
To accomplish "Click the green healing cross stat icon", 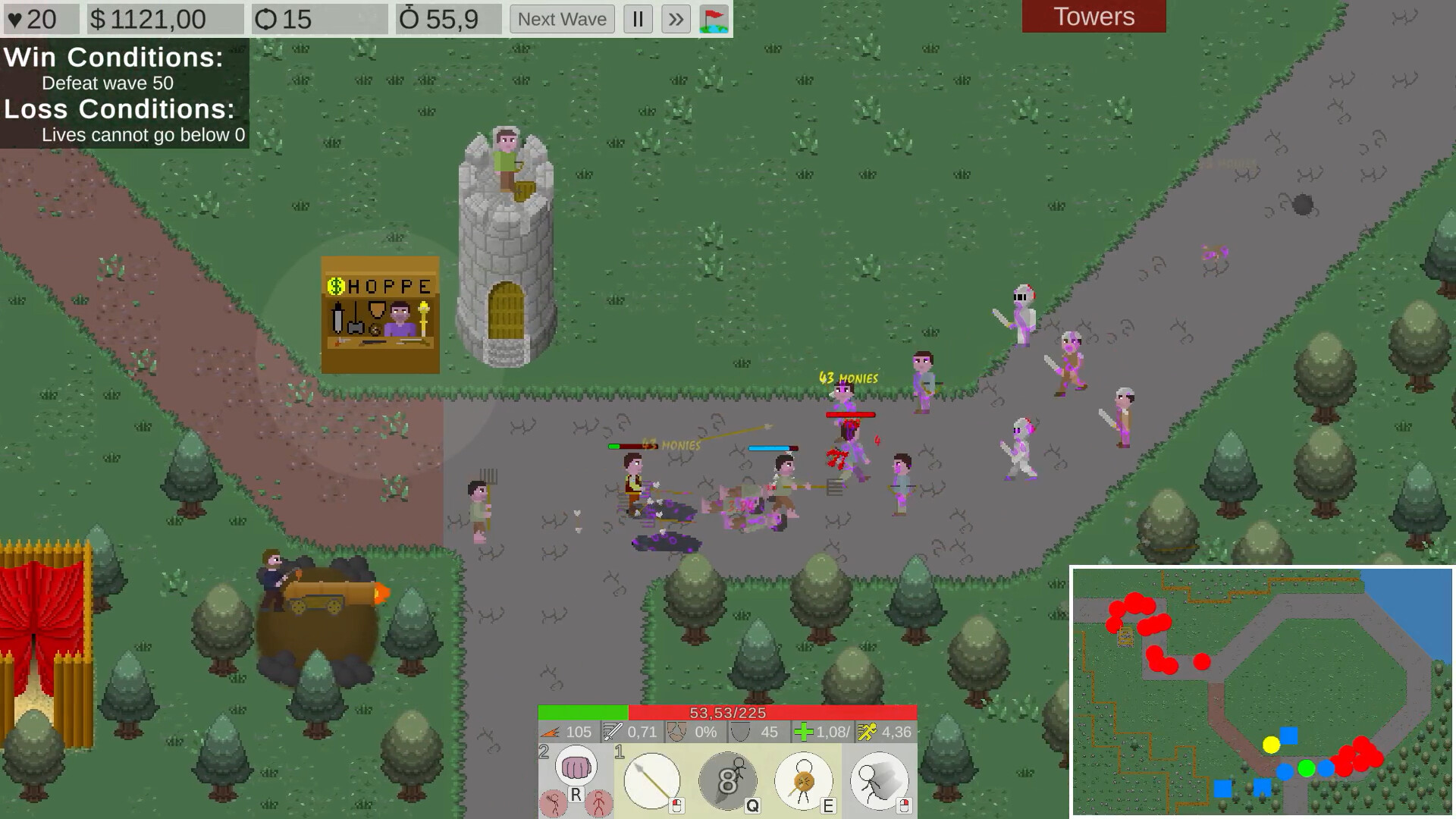I will point(802,731).
